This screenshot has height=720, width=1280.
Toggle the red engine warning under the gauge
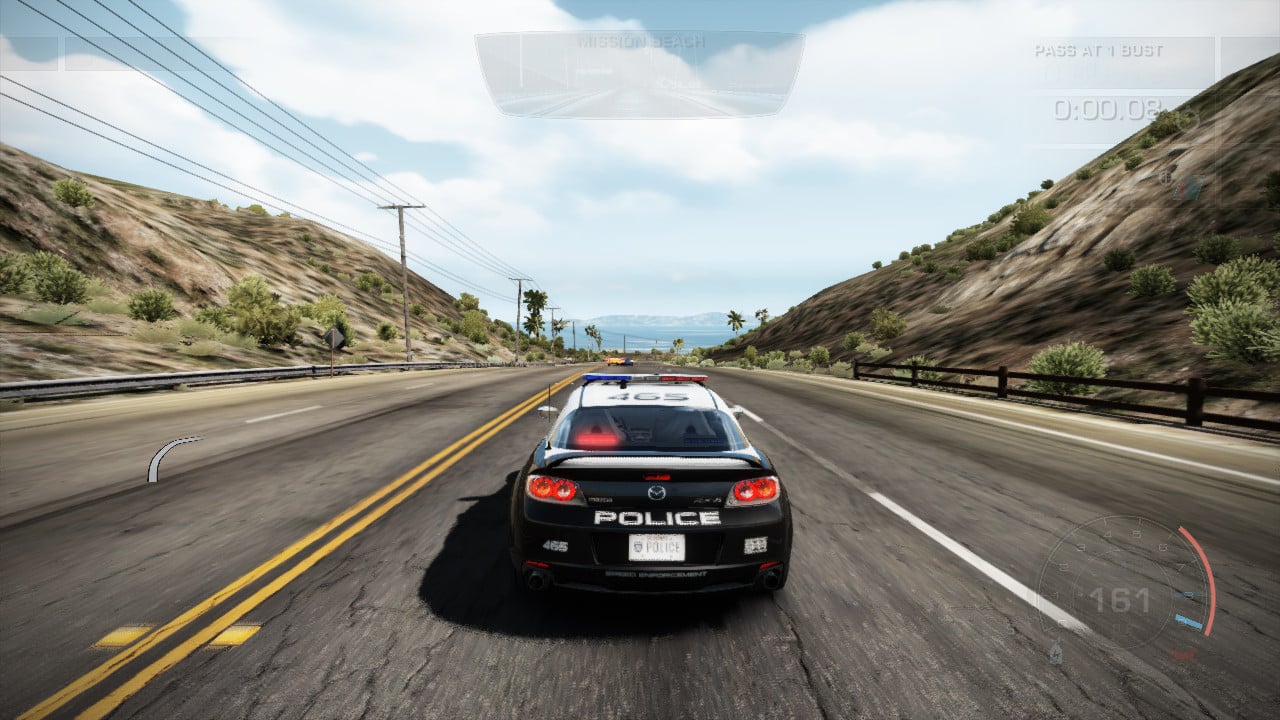coord(1183,656)
